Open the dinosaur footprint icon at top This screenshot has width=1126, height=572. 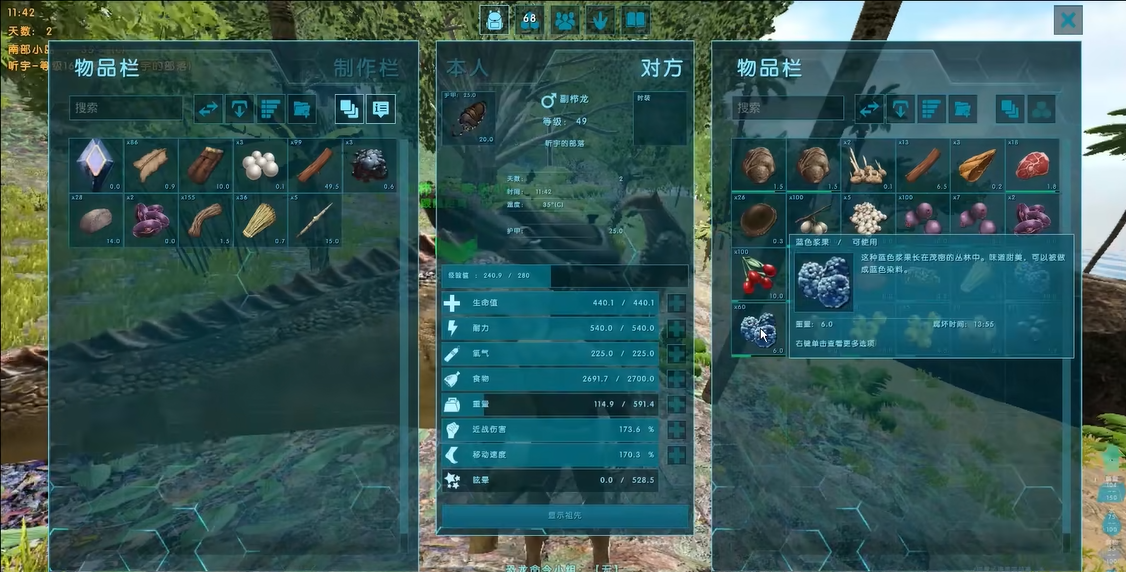[x=600, y=19]
